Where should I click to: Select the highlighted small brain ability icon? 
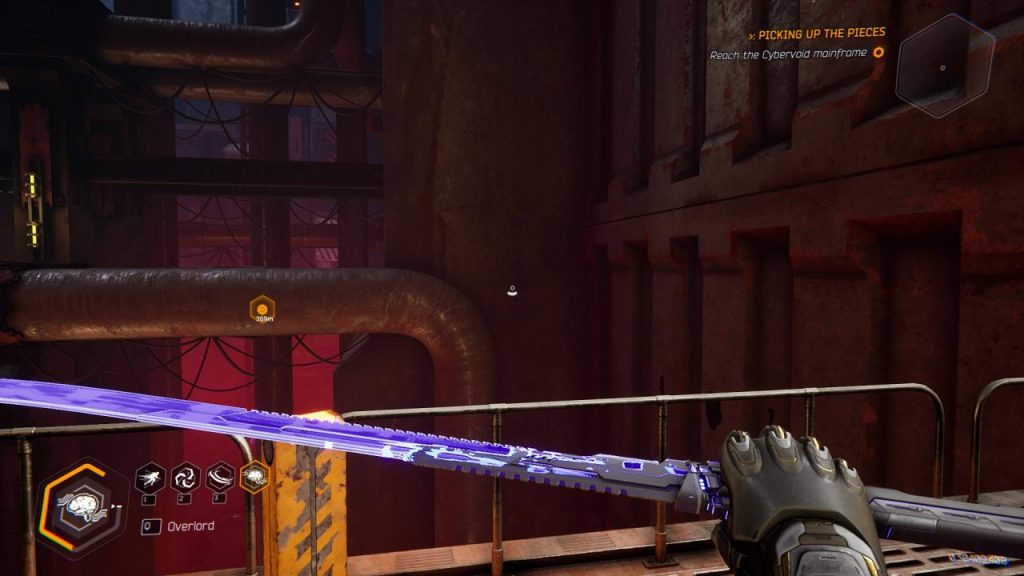coord(254,476)
